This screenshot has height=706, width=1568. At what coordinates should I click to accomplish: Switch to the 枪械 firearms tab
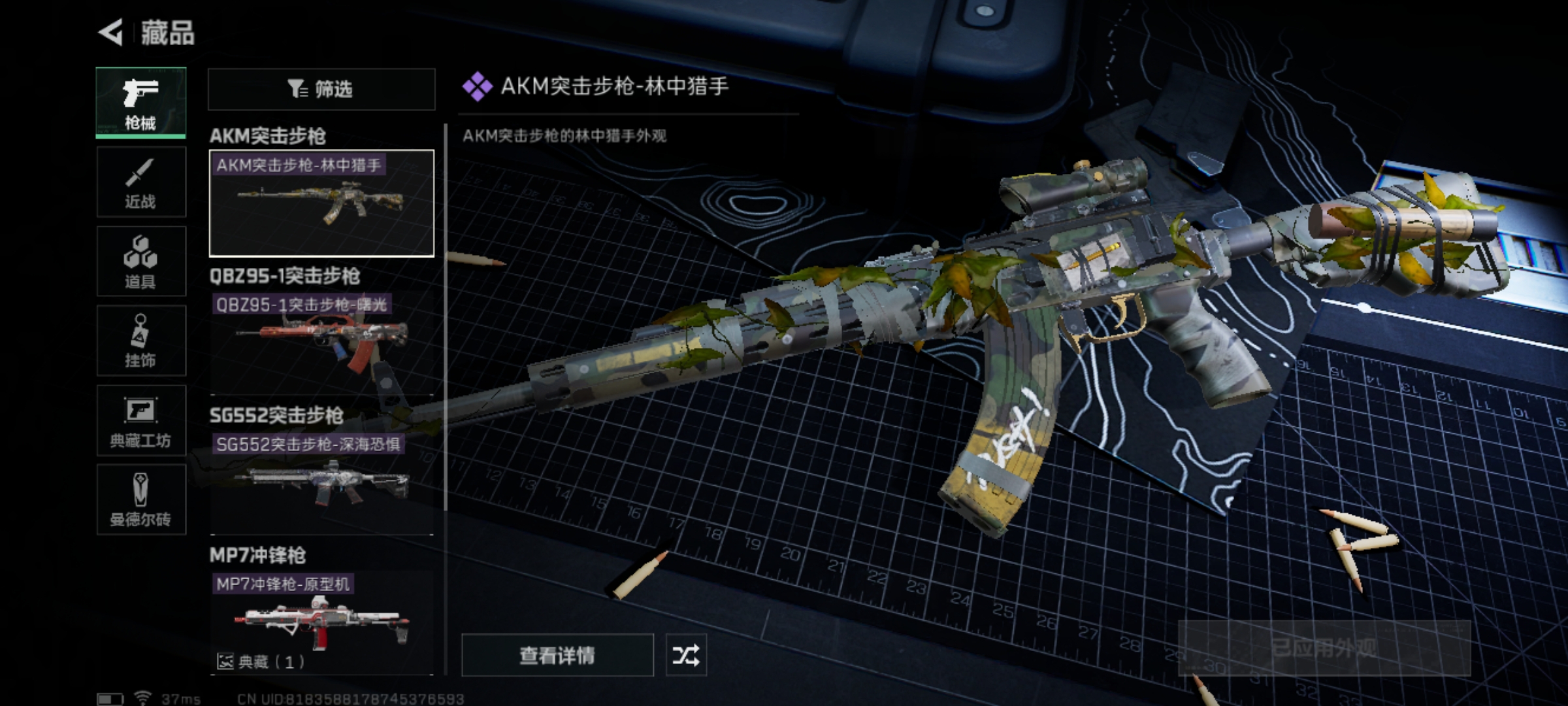(x=140, y=103)
